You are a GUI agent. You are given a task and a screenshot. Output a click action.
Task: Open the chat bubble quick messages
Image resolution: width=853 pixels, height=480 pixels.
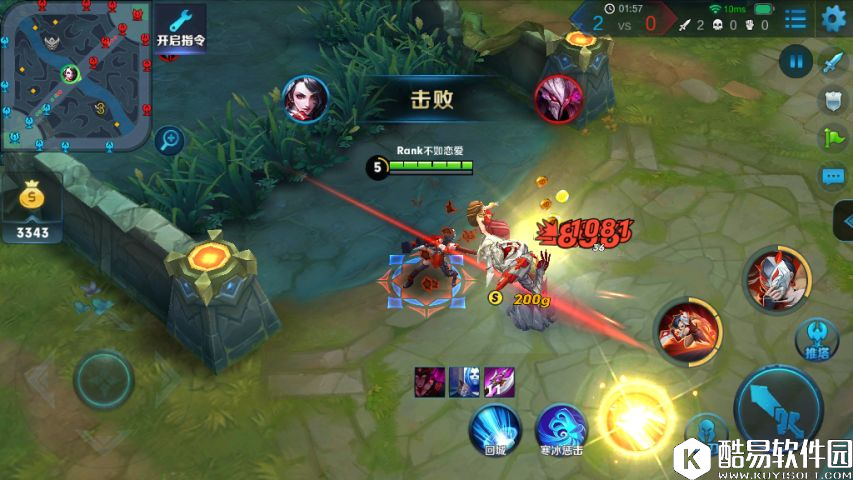(832, 177)
